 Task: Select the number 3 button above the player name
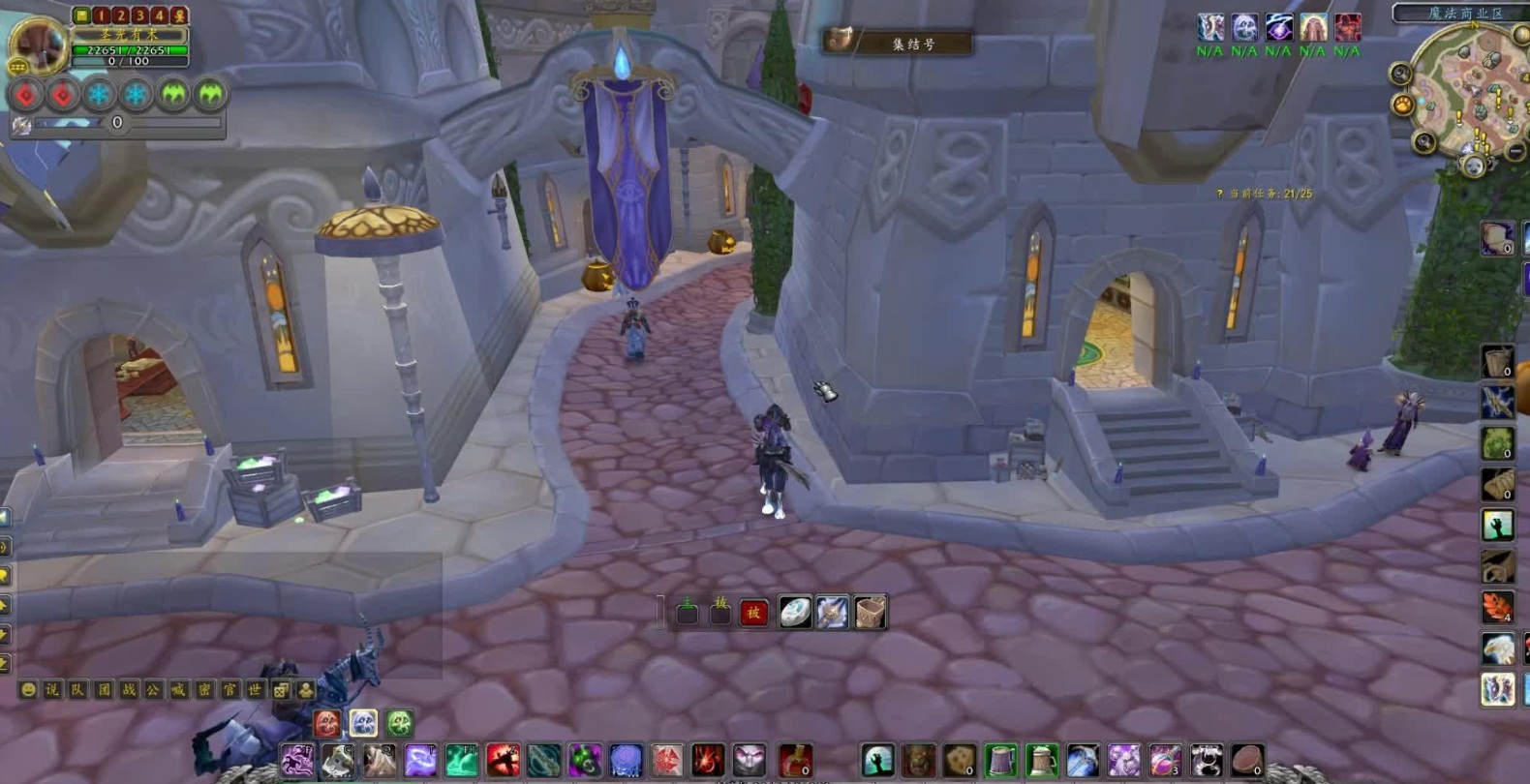139,15
